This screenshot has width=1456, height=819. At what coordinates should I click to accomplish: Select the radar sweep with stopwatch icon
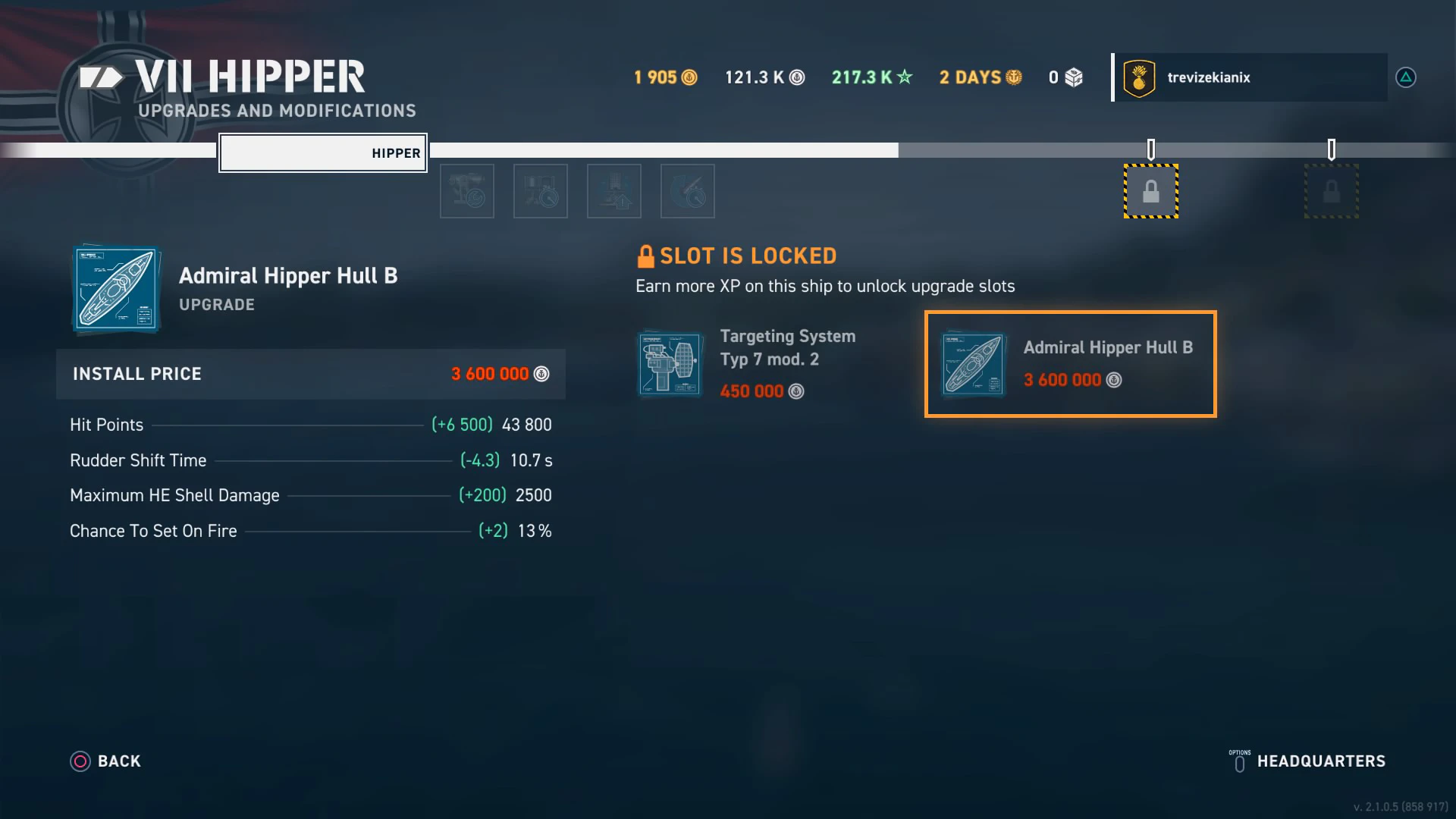click(688, 191)
